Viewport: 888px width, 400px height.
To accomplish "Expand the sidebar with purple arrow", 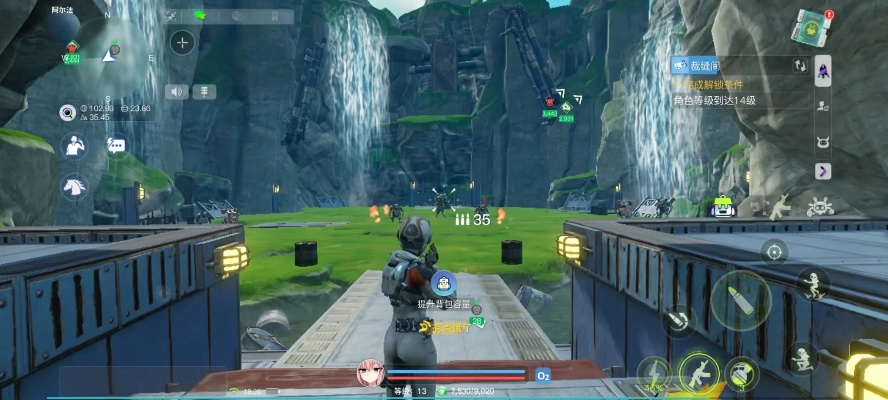I will 823,171.
